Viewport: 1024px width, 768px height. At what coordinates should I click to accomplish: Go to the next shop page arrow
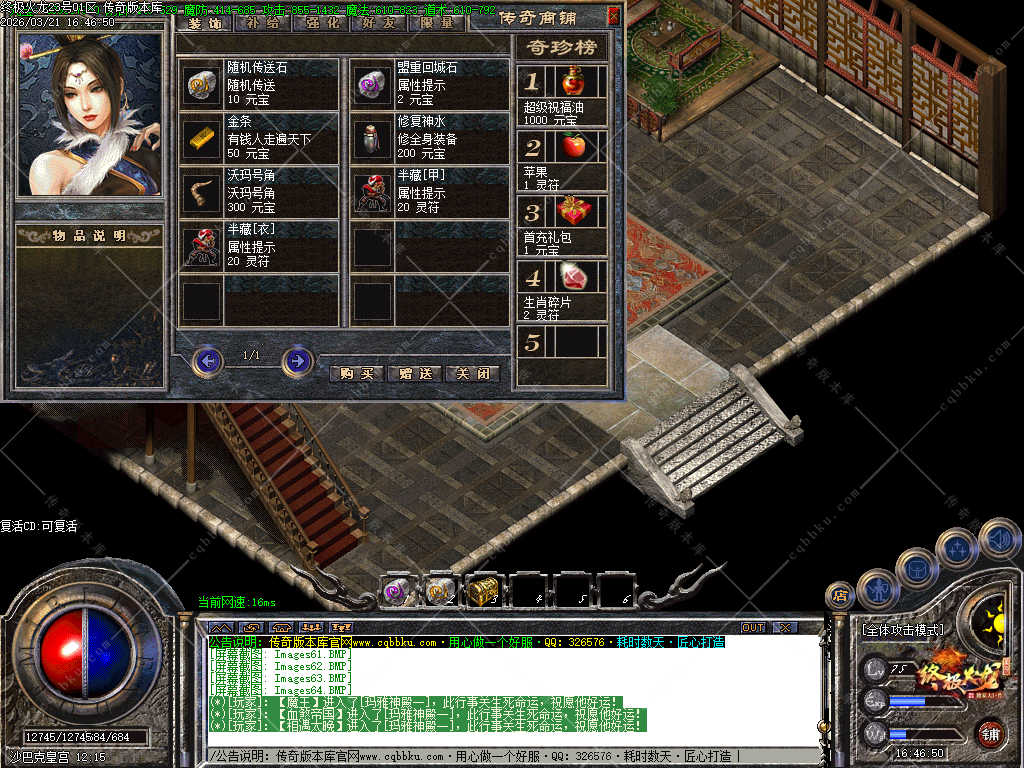click(x=297, y=360)
